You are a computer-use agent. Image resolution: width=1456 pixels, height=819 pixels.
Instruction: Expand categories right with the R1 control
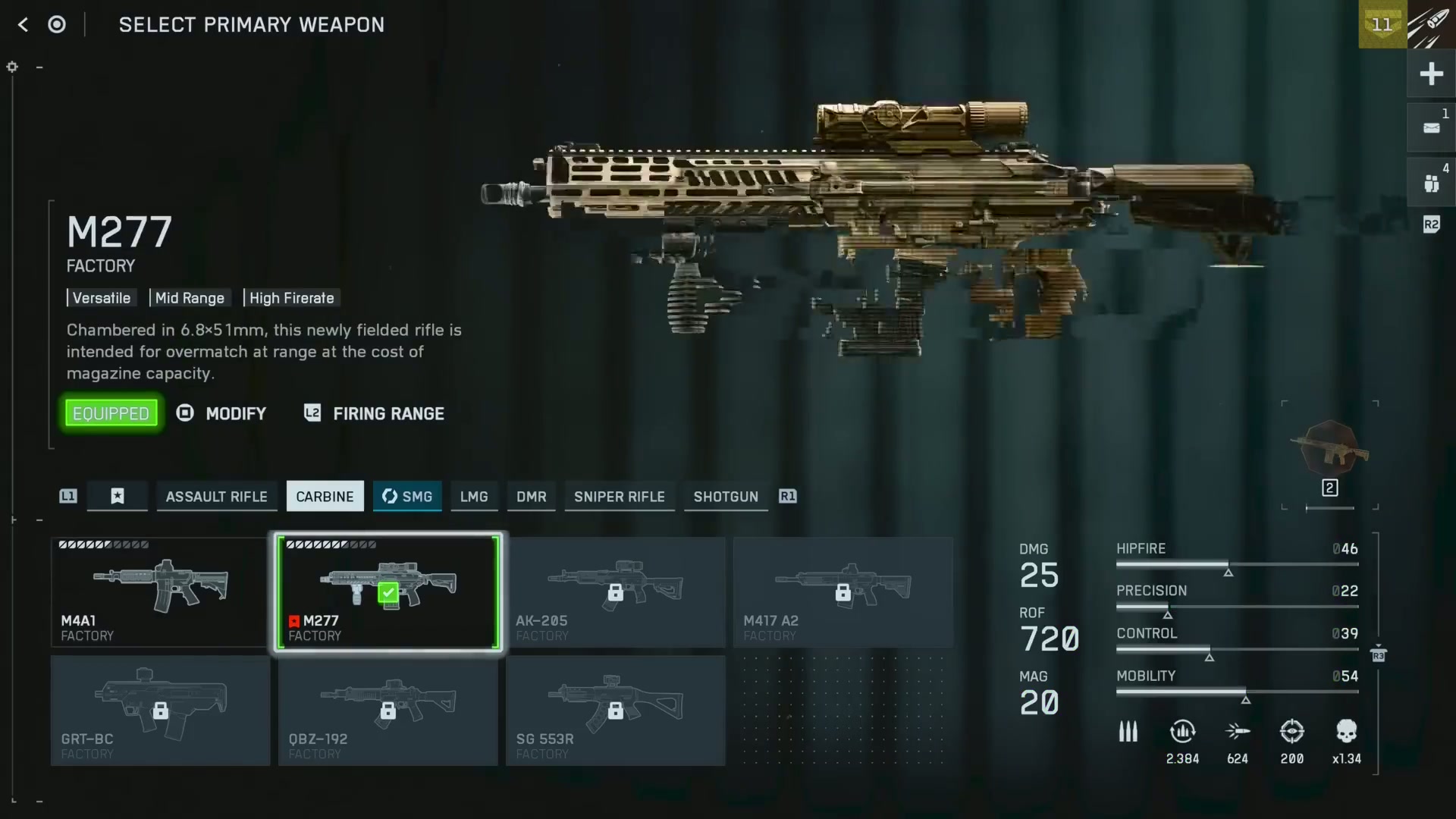(x=787, y=497)
